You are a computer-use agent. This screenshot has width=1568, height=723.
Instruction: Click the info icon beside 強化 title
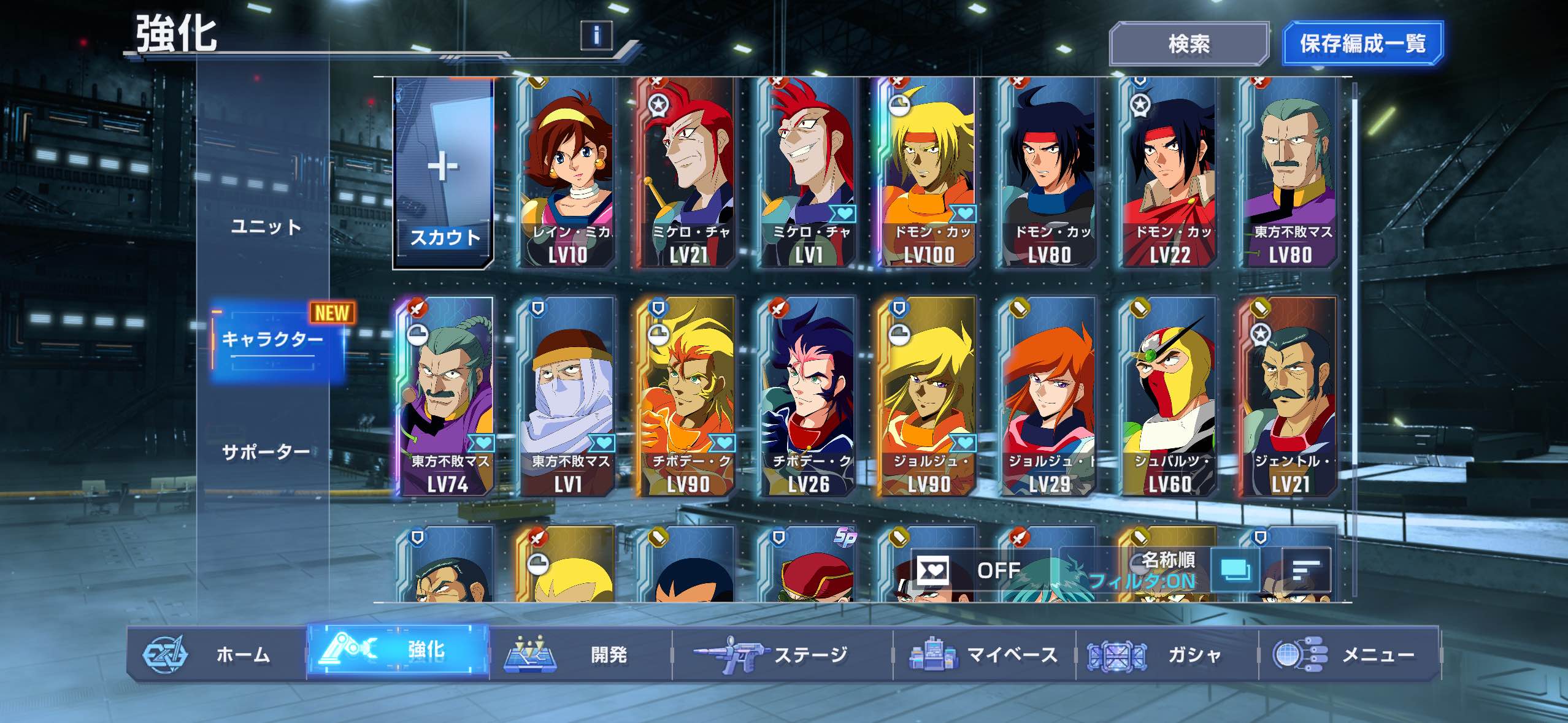click(x=596, y=36)
